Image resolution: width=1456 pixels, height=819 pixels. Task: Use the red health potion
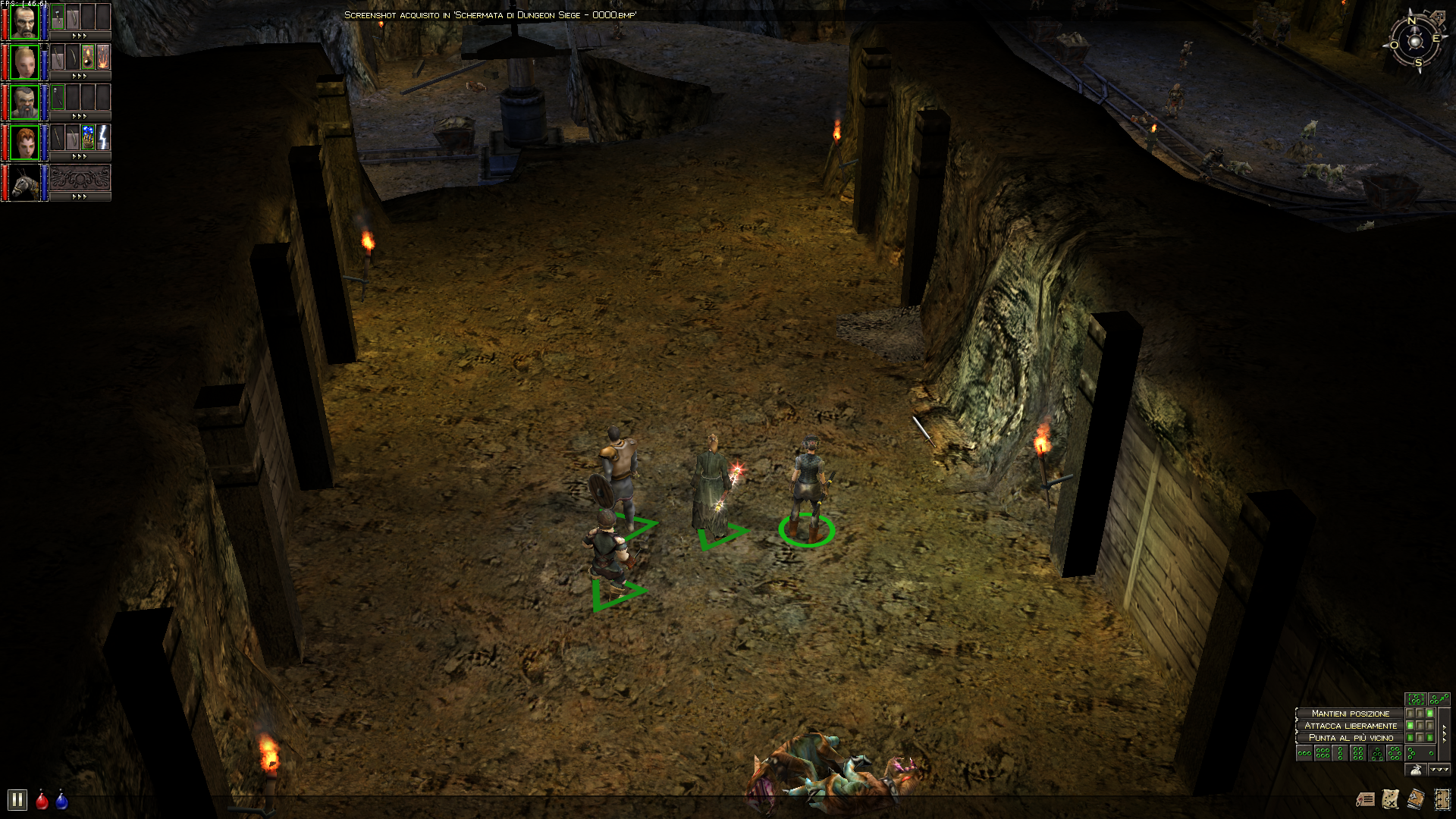(42, 800)
